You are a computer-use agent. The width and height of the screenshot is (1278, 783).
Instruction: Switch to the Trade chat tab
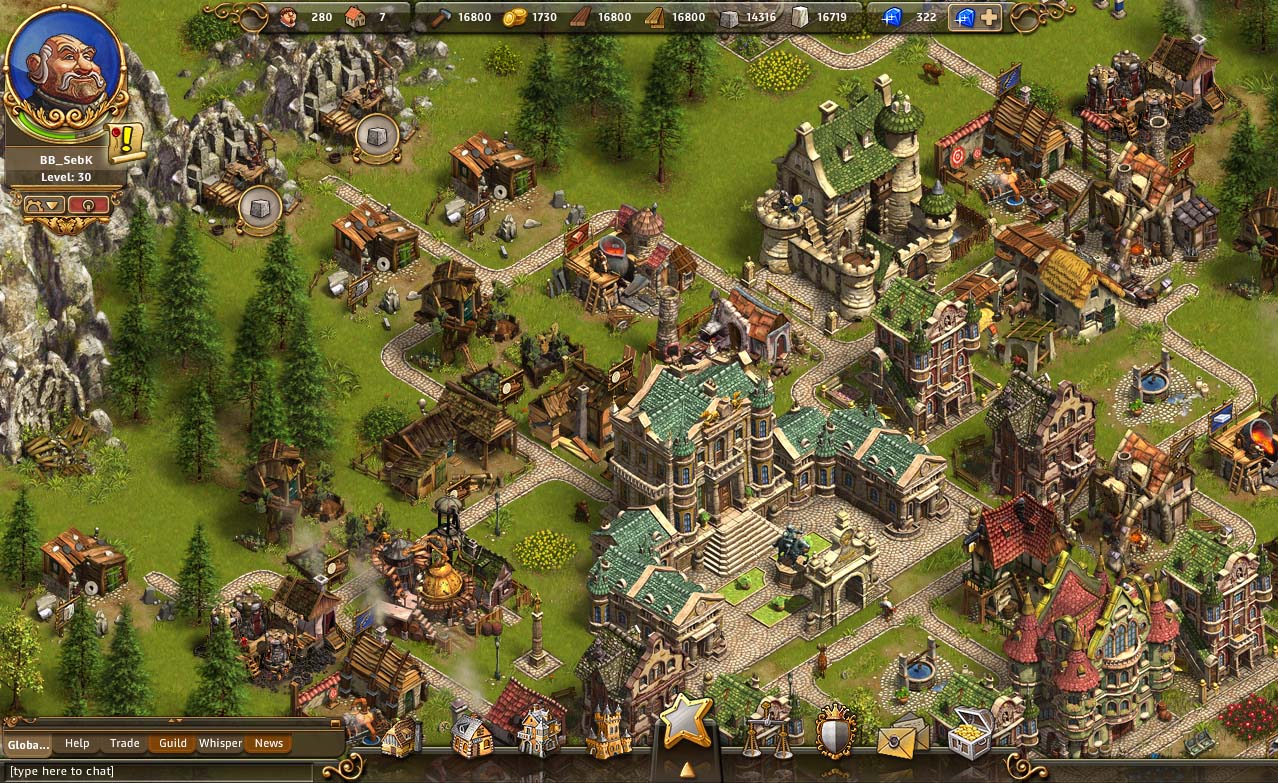(124, 743)
